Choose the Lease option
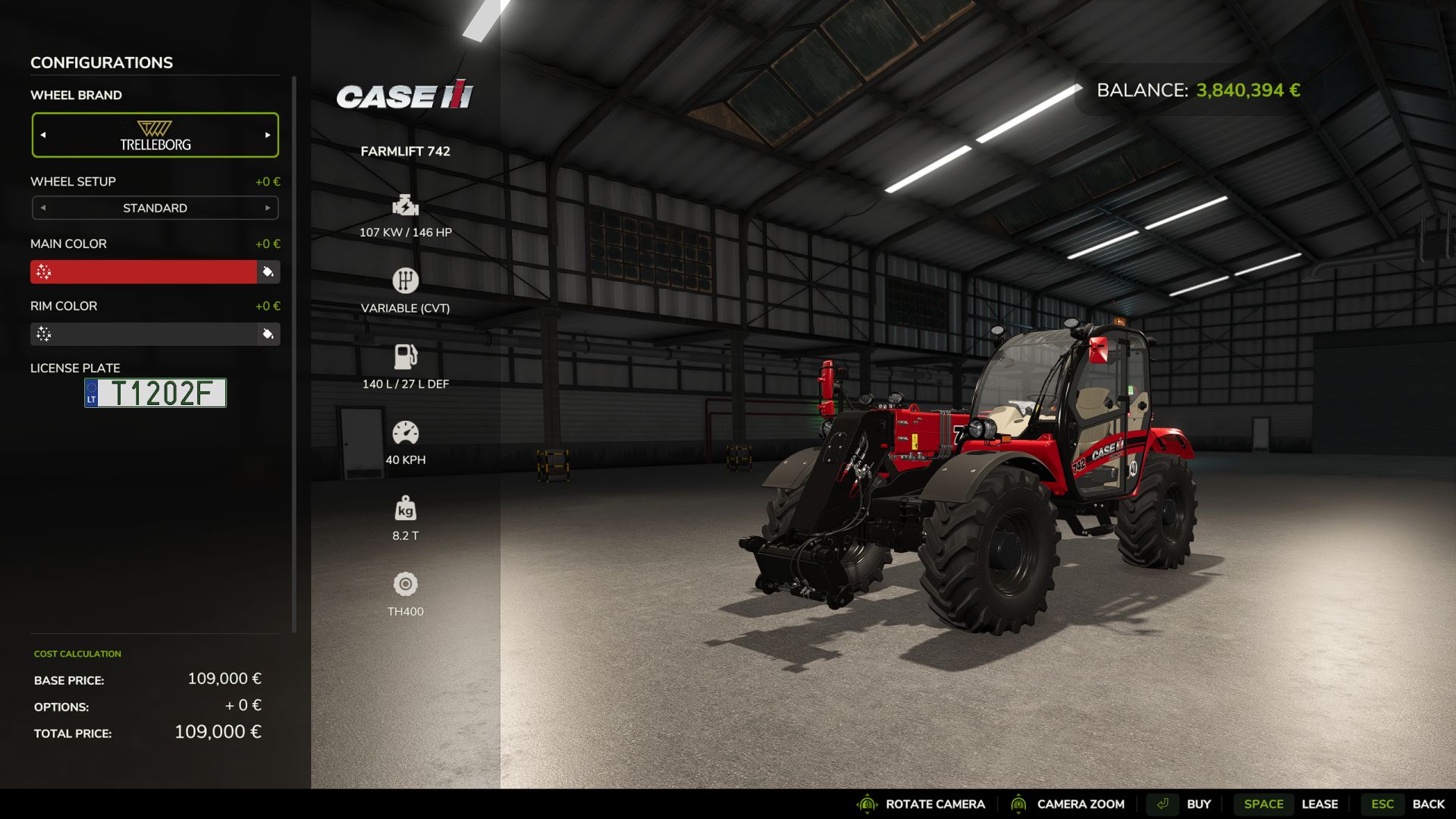Viewport: 1456px width, 819px height. [1321, 804]
